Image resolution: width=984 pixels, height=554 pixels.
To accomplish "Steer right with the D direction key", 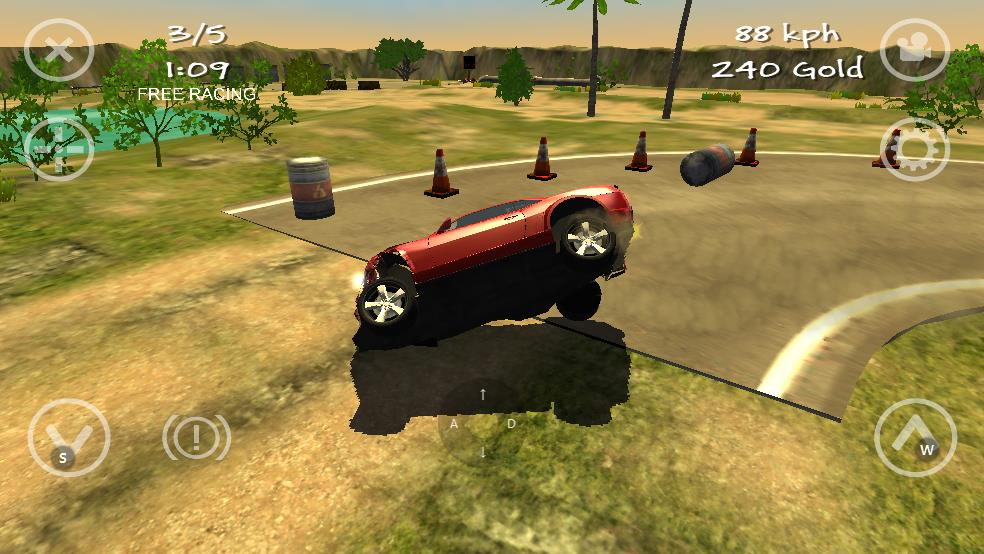I will [511, 424].
